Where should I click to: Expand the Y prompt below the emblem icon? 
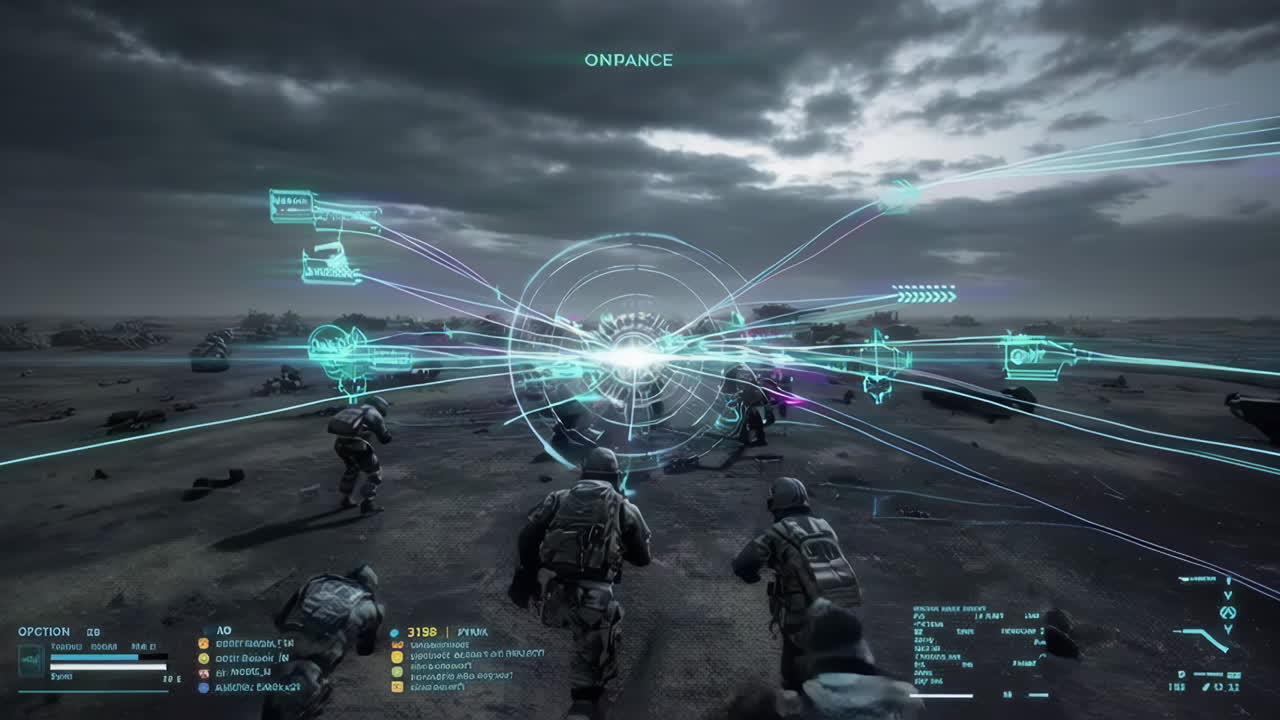[x=1228, y=630]
